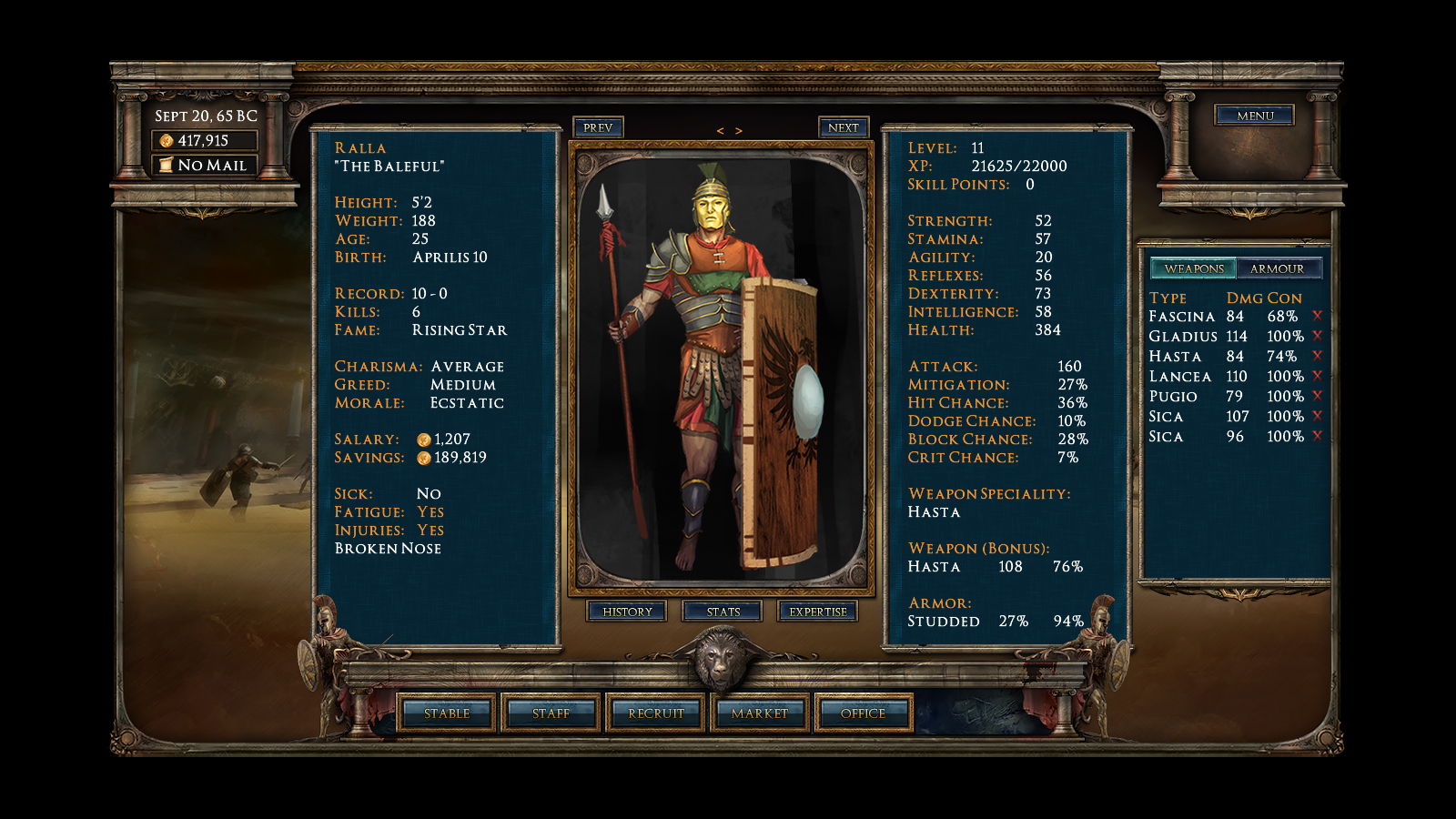Open the Menu button

(x=1254, y=116)
